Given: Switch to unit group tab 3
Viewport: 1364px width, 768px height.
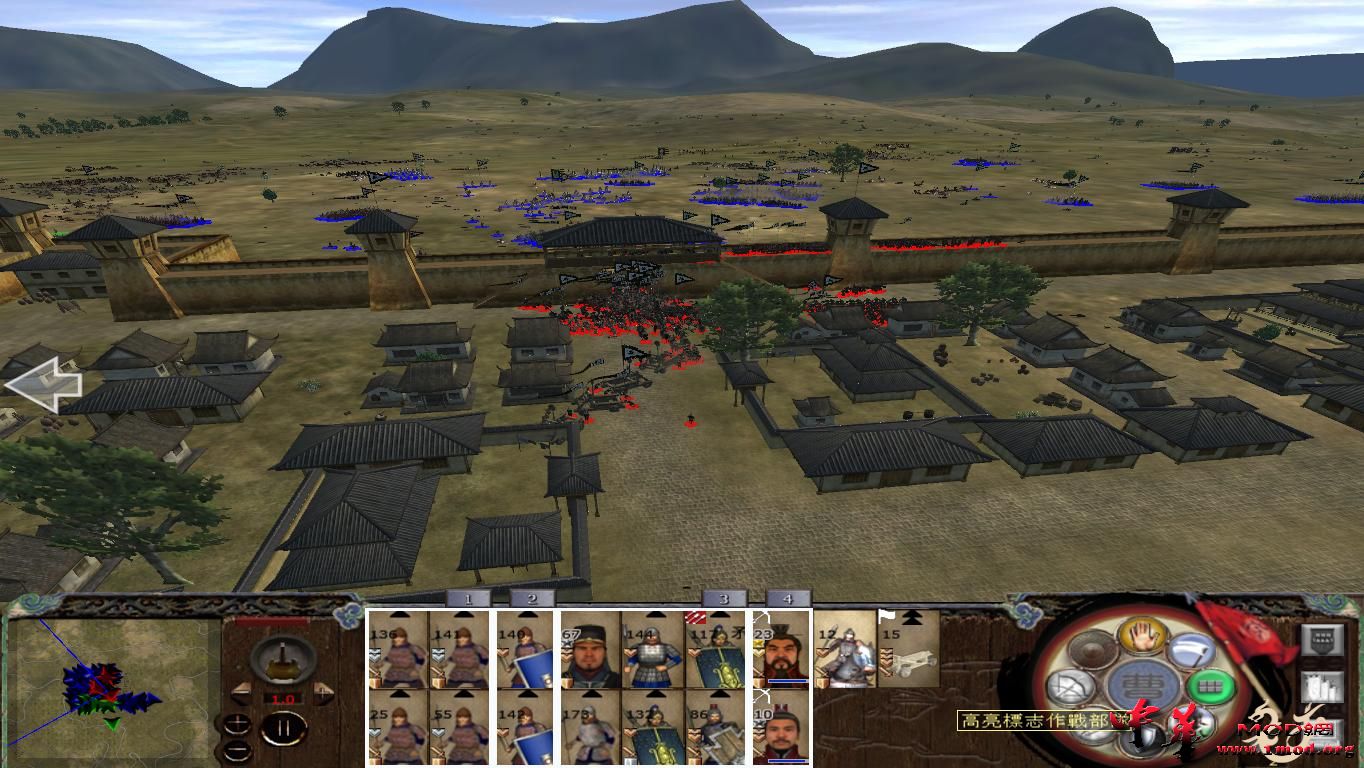Looking at the screenshot, I should click(724, 596).
